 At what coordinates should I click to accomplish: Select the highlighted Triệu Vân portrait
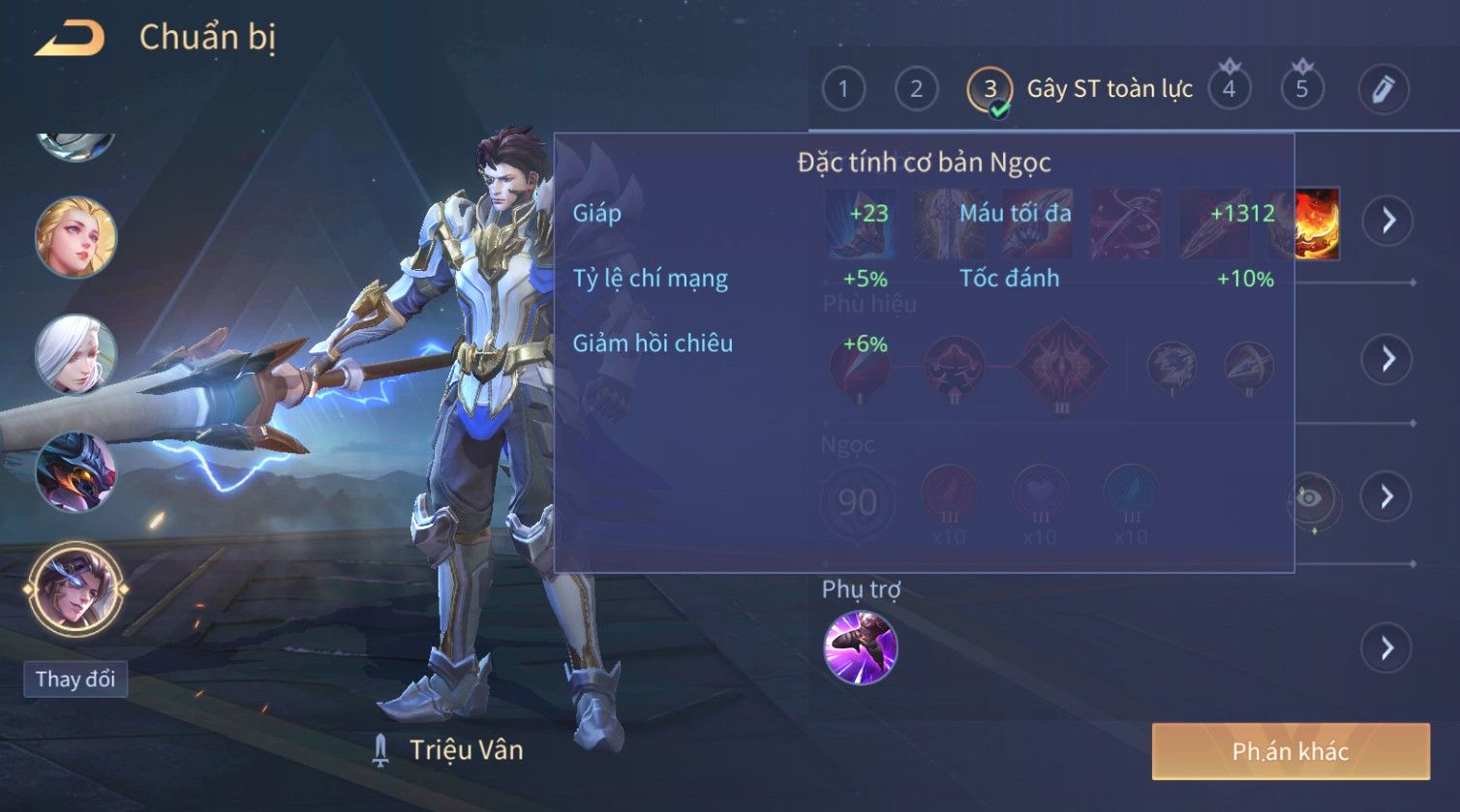click(76, 588)
